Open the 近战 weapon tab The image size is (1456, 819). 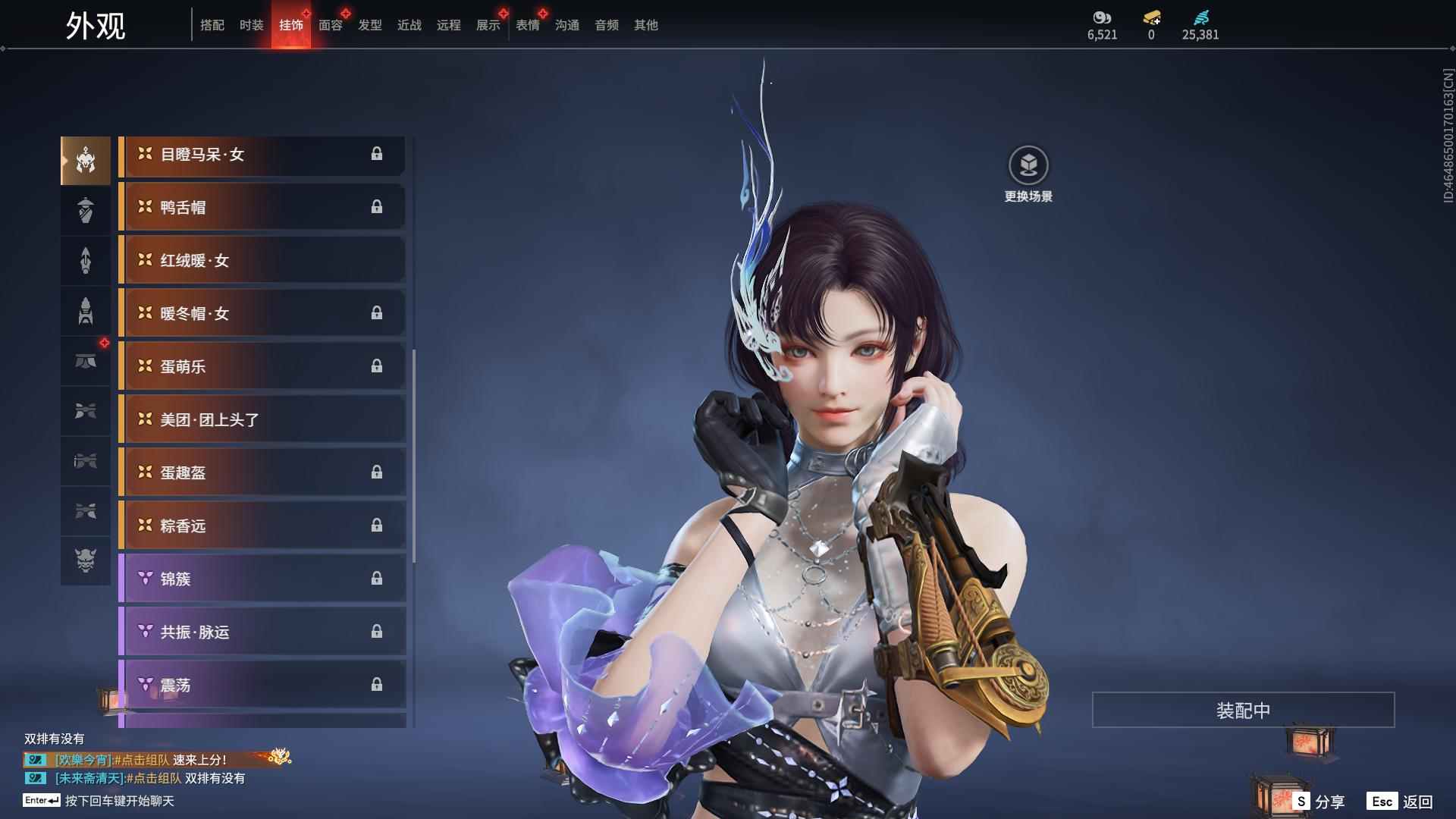(409, 25)
